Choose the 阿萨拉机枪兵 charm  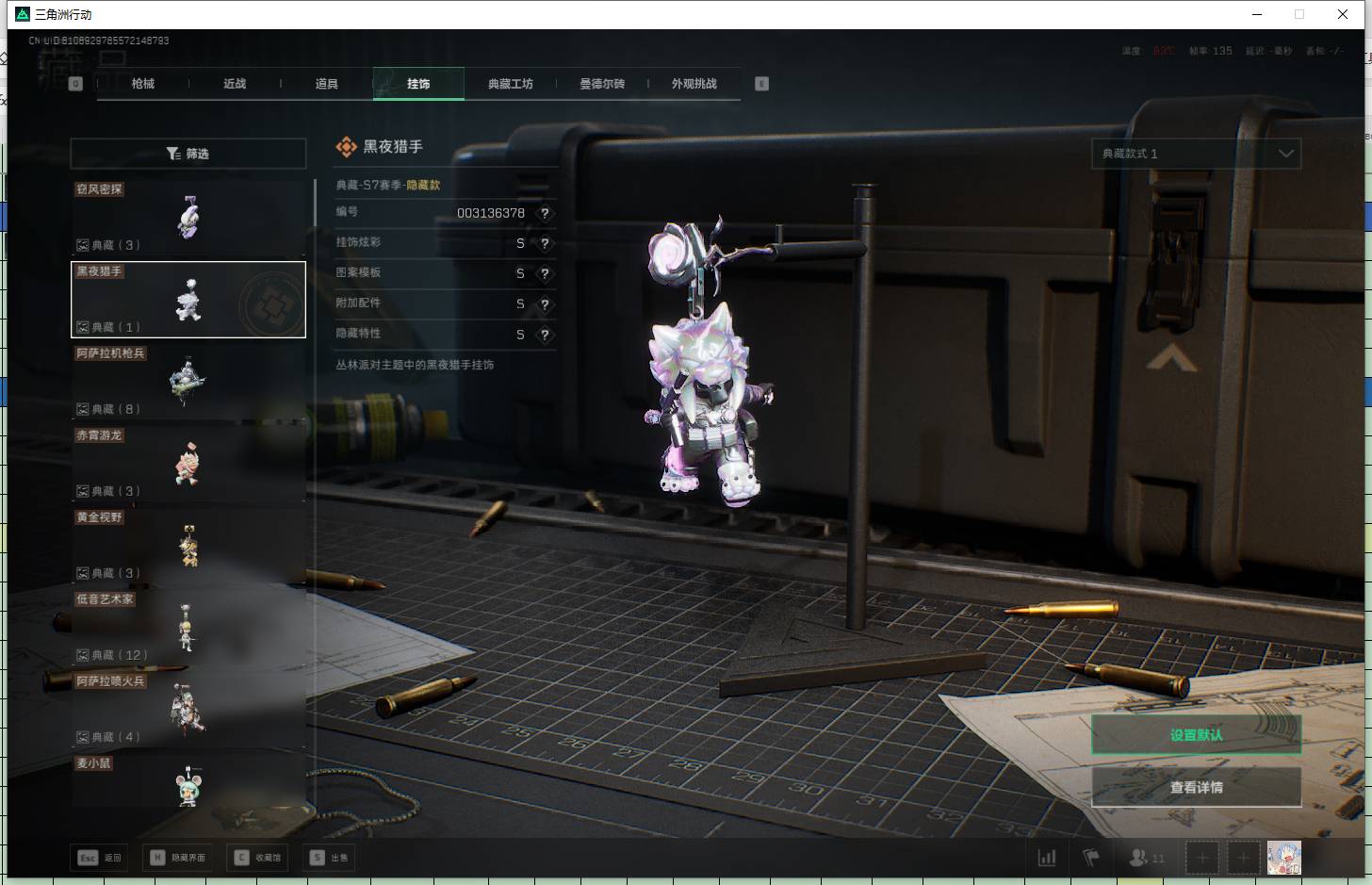(188, 382)
